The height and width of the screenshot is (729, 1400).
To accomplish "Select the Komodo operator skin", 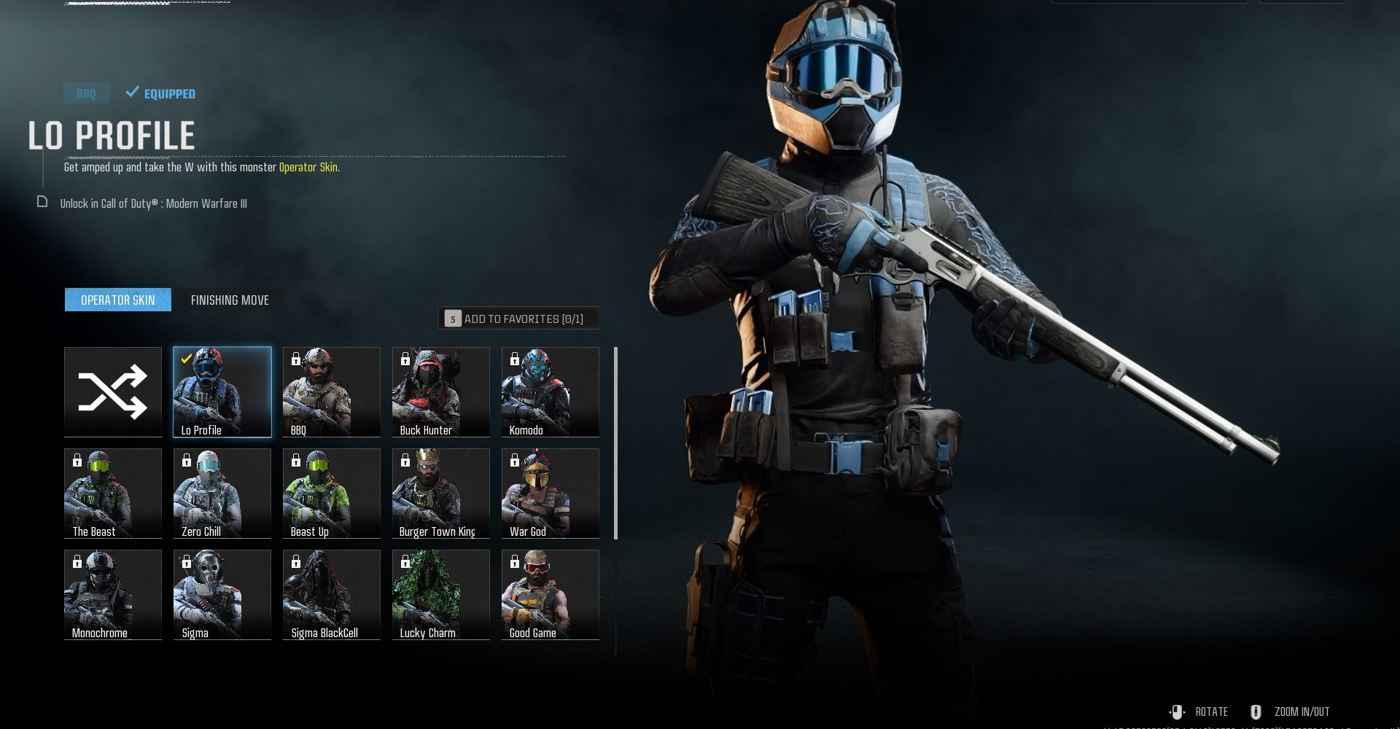I will click(550, 392).
